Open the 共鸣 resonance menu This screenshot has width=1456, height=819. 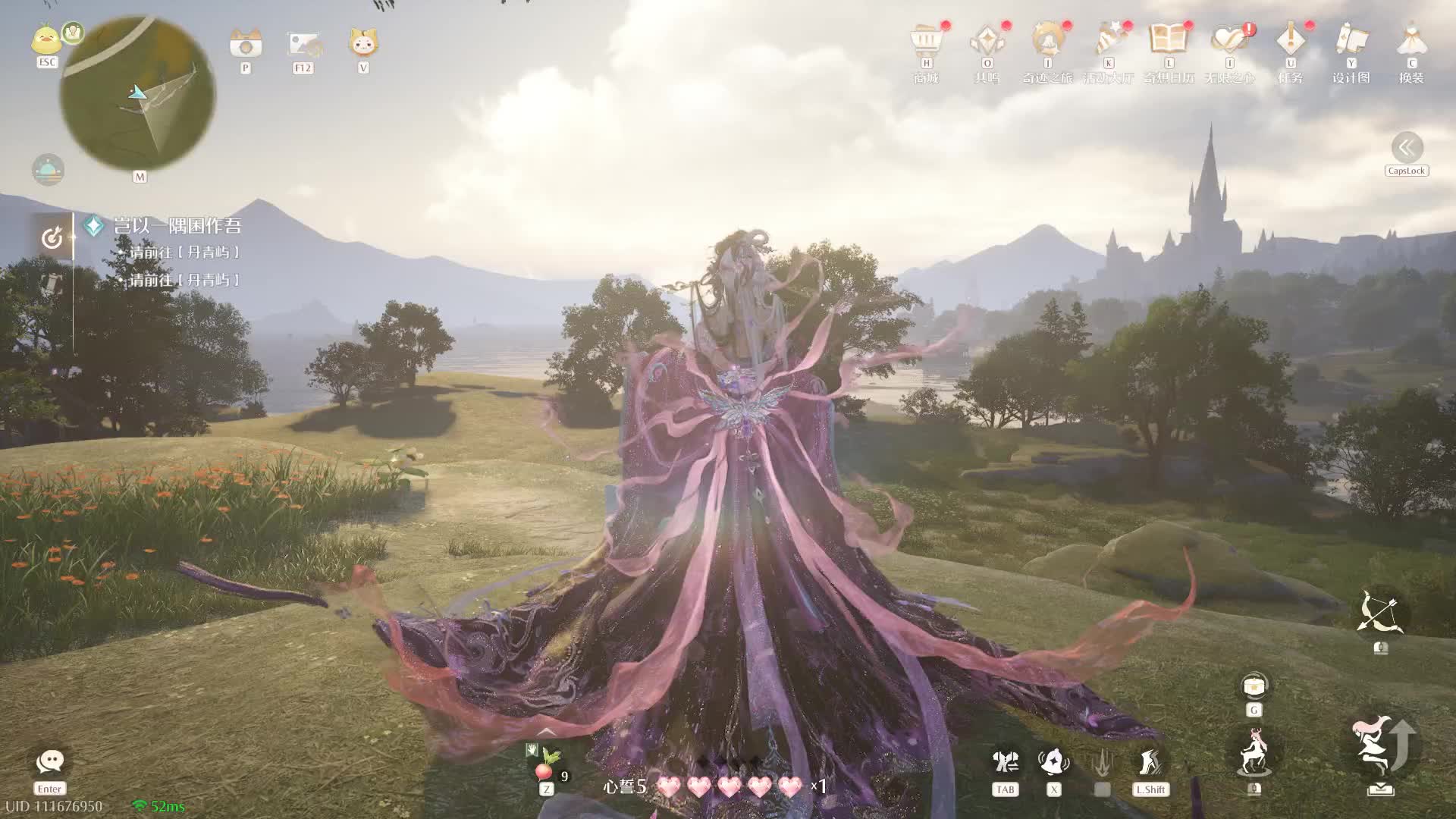pyautogui.click(x=987, y=41)
